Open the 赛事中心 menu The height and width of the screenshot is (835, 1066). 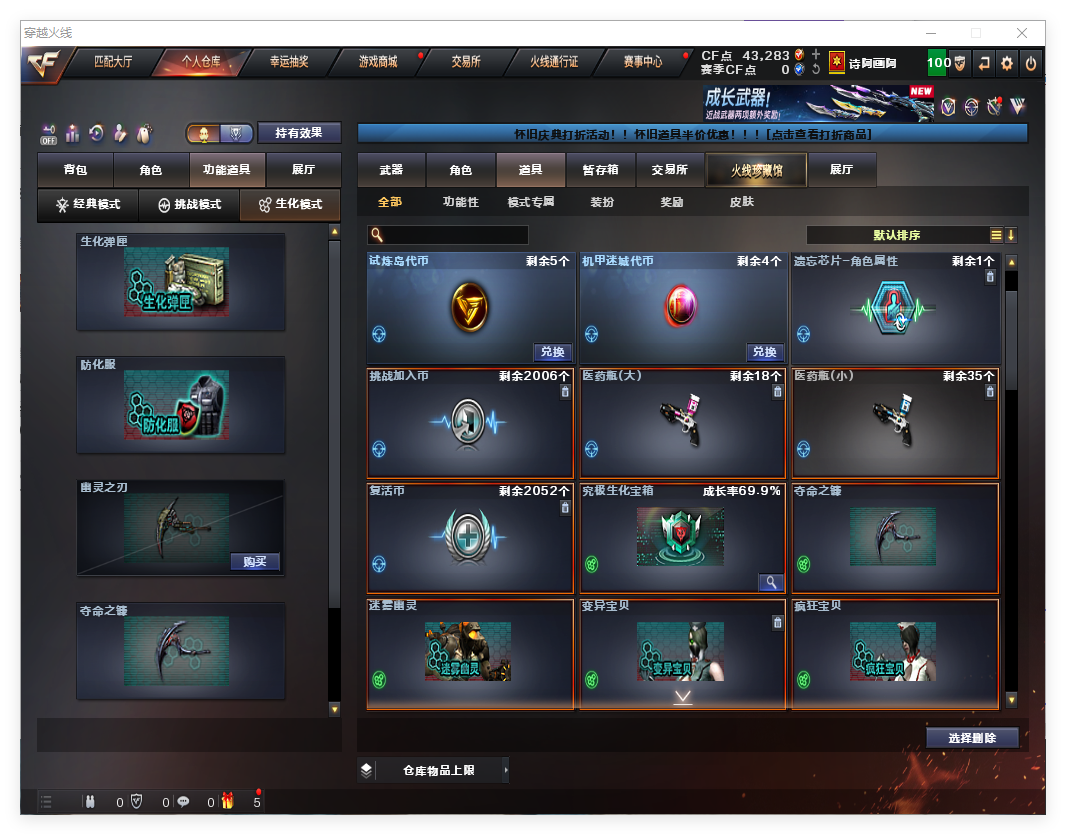tap(640, 62)
